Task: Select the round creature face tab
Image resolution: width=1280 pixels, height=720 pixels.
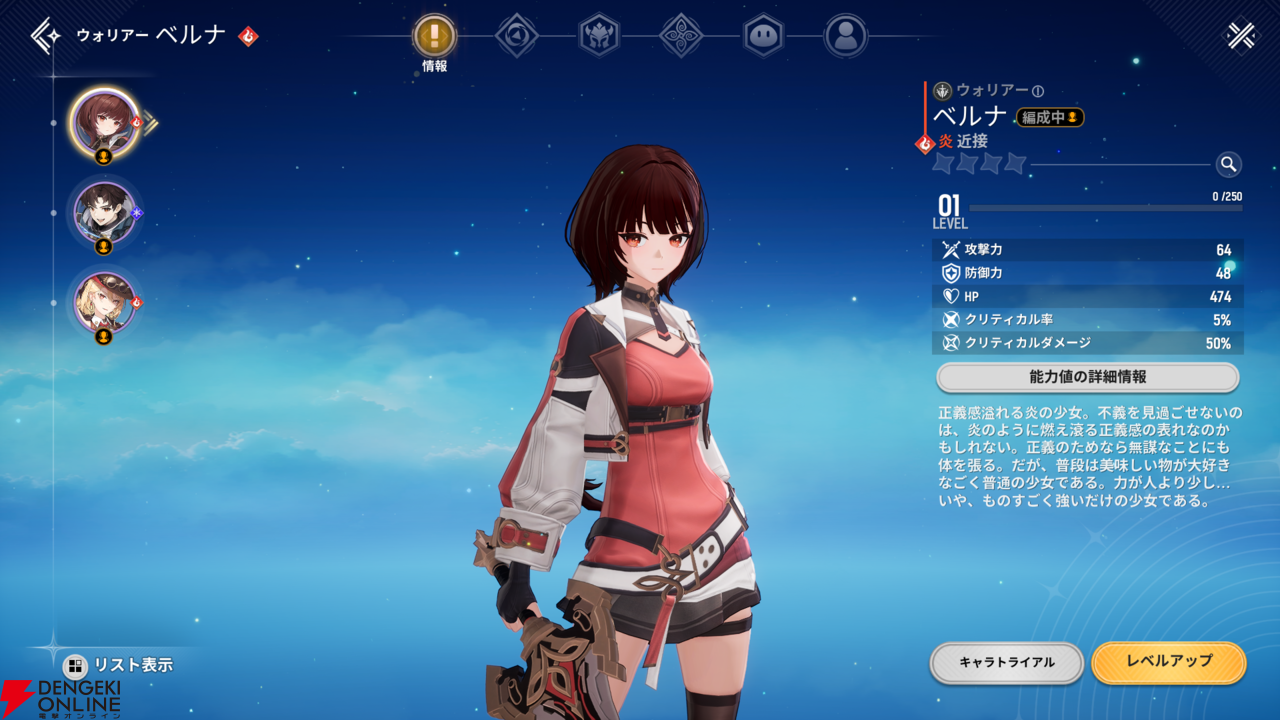Action: 763,37
